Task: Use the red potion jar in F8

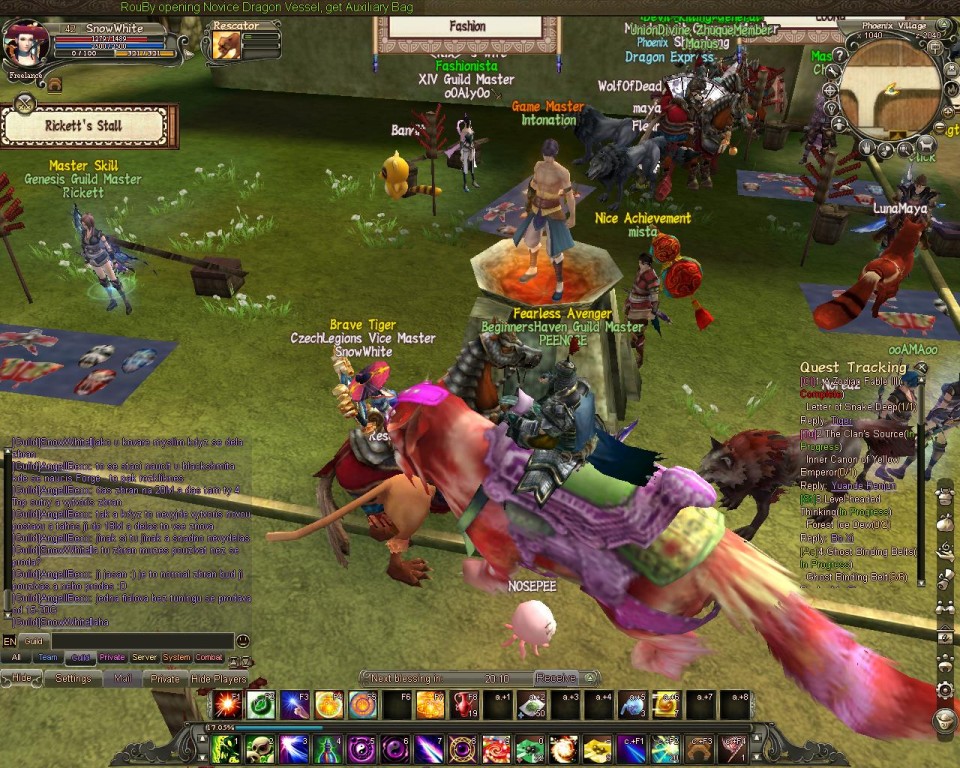Action: click(464, 705)
